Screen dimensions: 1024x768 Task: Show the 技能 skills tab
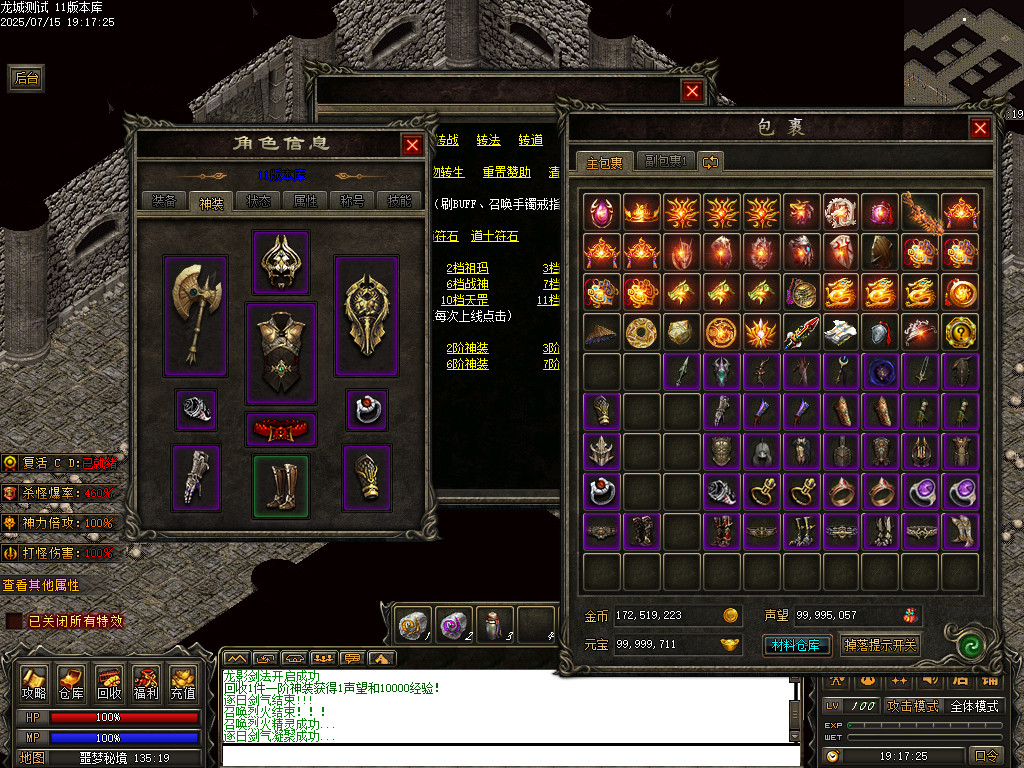click(398, 200)
